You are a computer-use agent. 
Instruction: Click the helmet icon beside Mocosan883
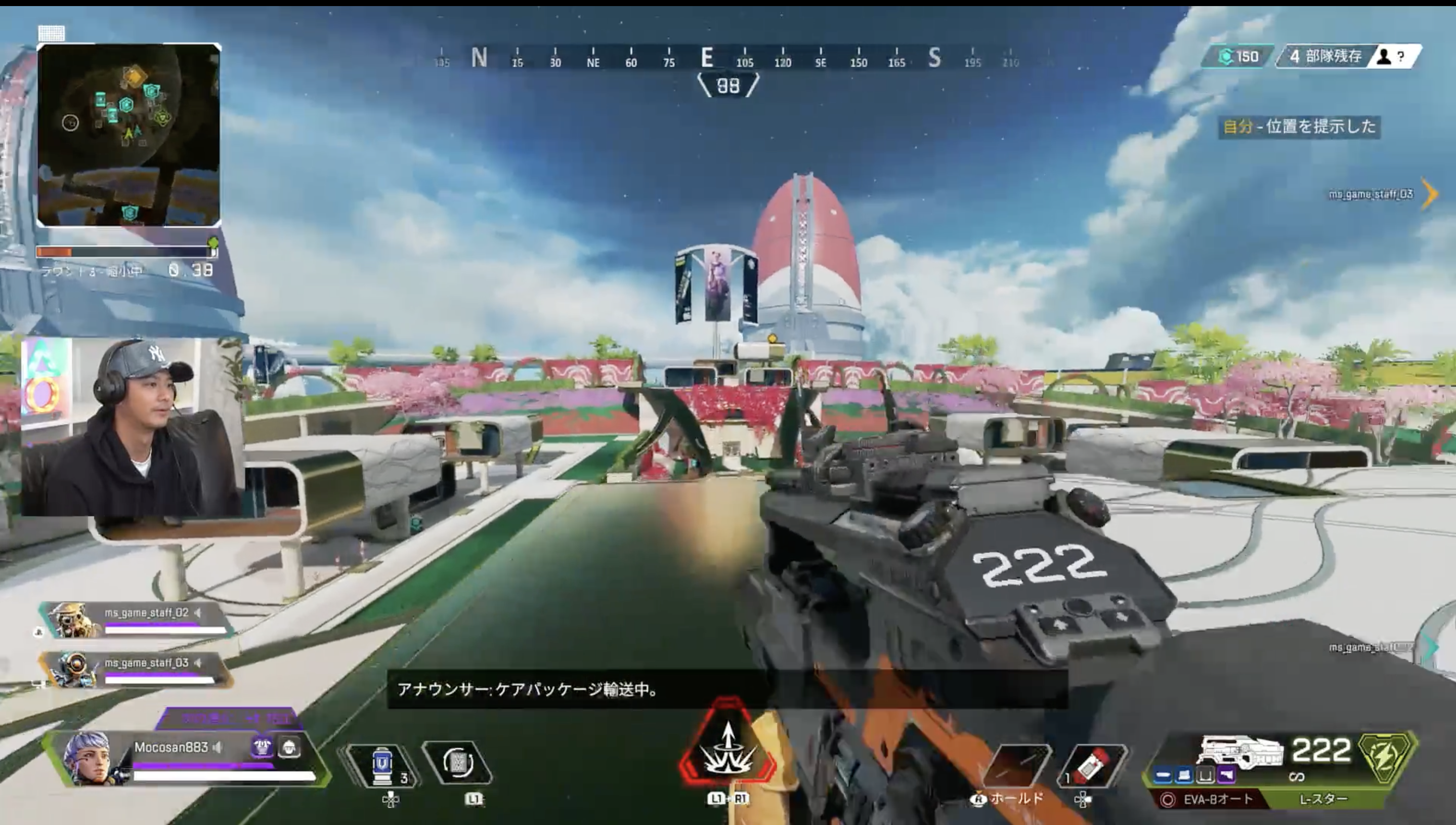point(289,748)
